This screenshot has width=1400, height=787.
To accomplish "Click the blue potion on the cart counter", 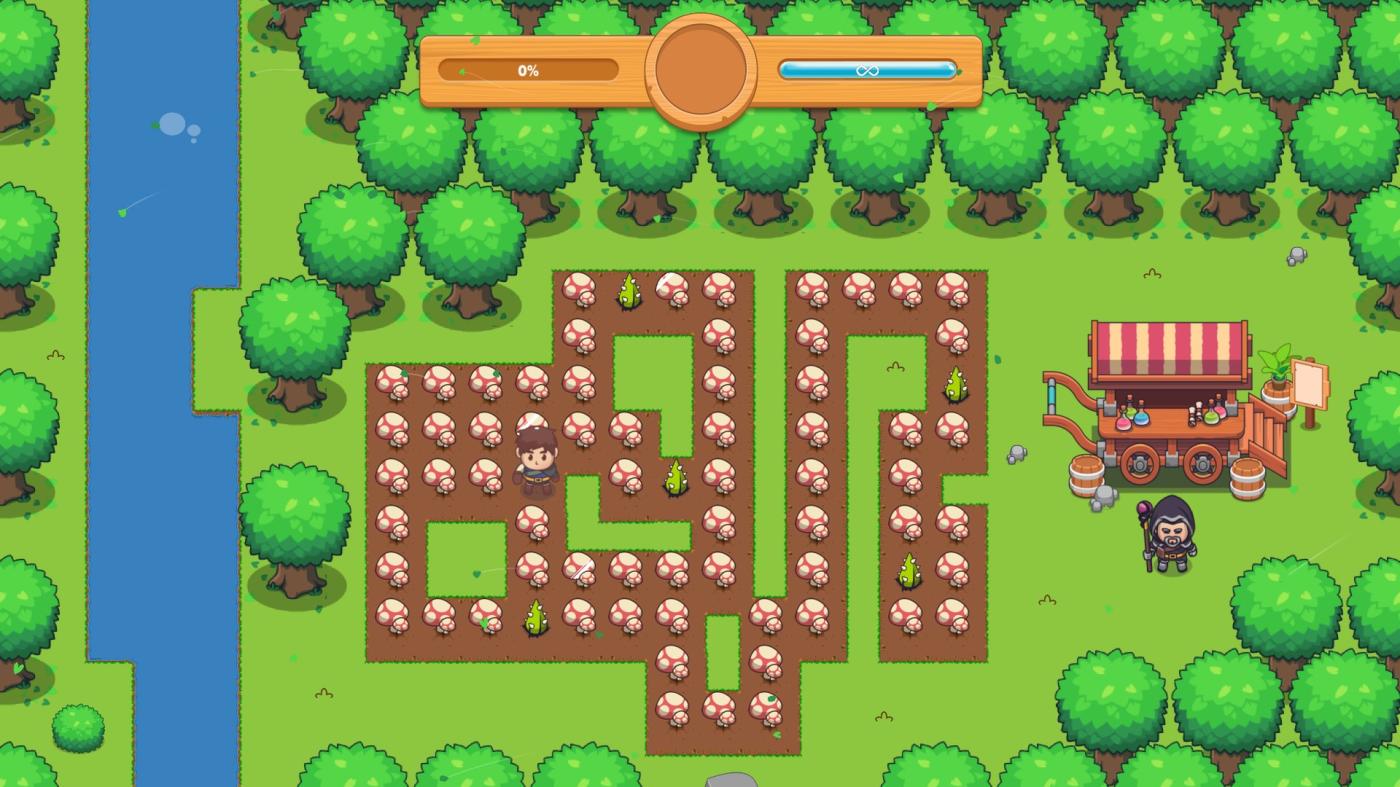I will pos(1142,417).
